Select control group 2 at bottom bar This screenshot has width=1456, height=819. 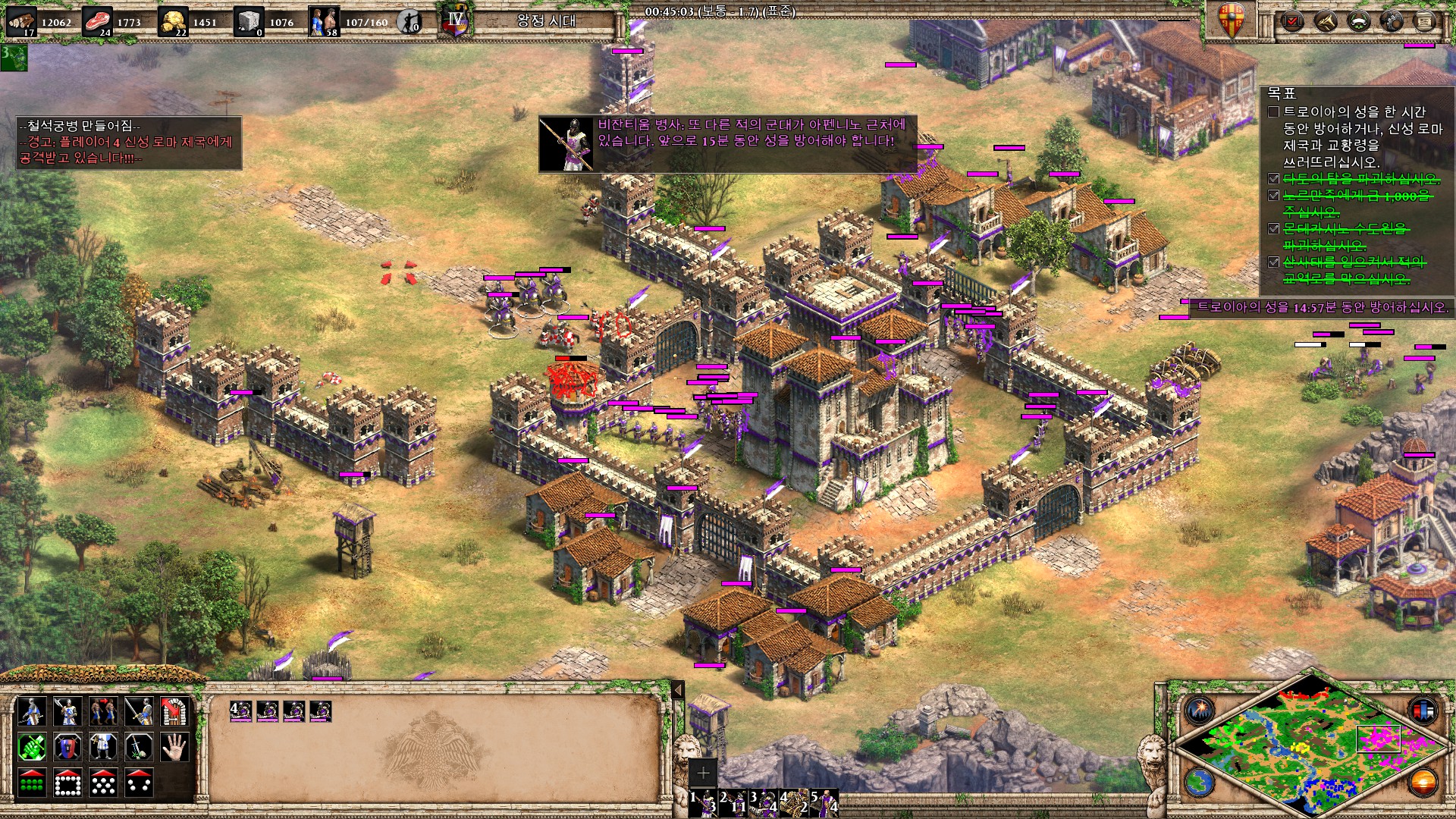(x=733, y=802)
